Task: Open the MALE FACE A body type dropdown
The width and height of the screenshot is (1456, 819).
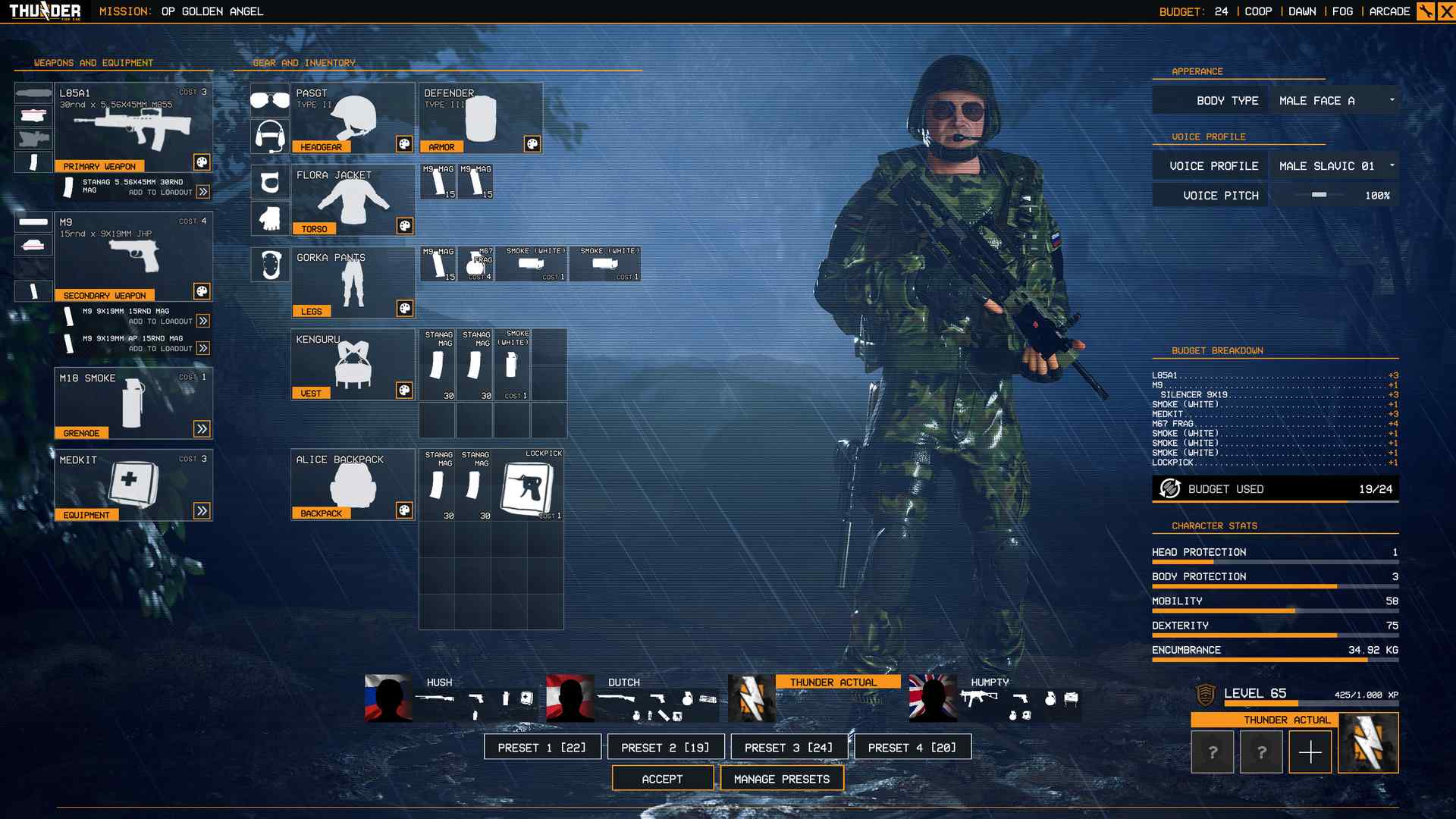Action: (x=1333, y=99)
